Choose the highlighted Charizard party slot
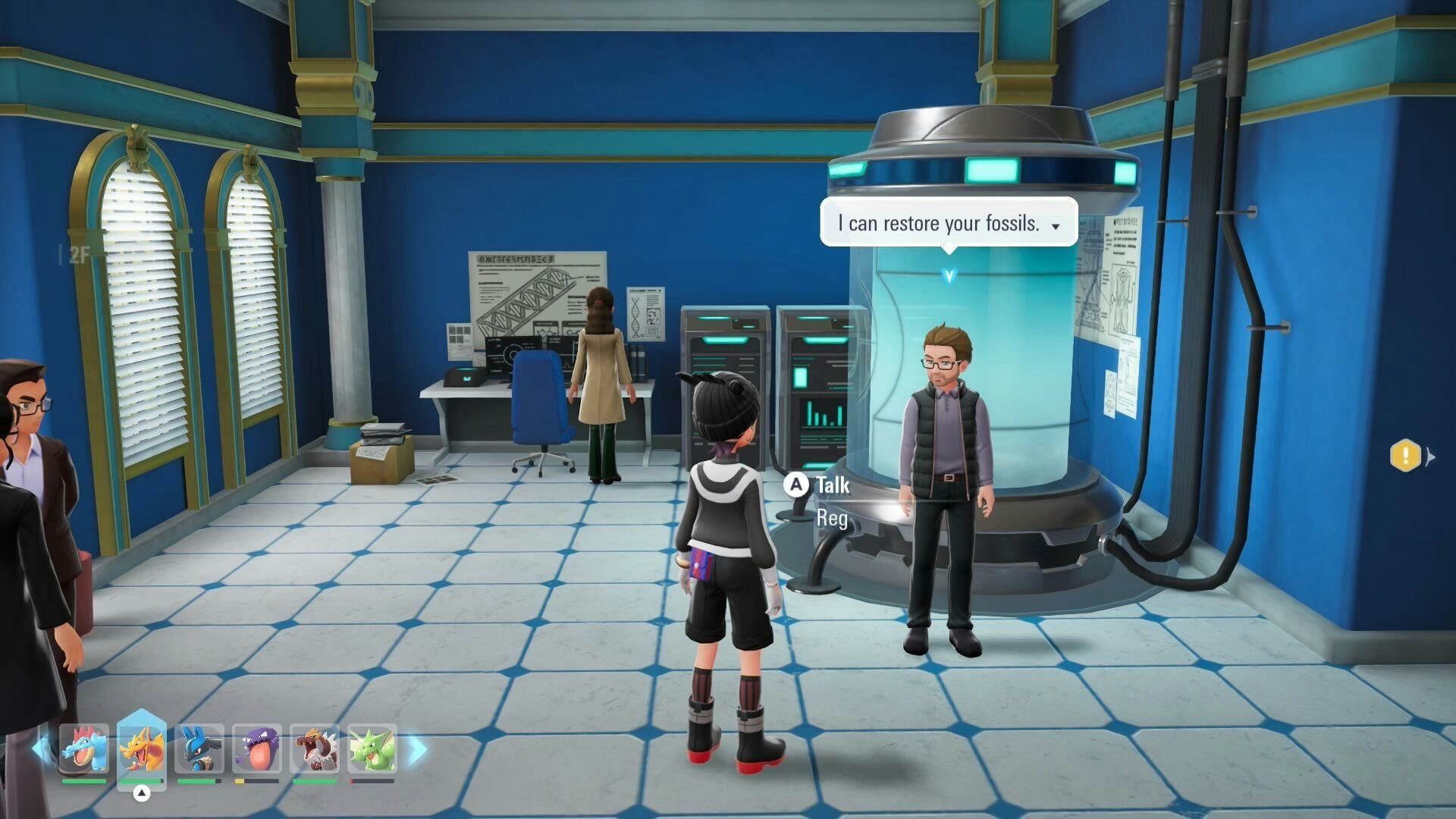Viewport: 1456px width, 819px height. (142, 749)
